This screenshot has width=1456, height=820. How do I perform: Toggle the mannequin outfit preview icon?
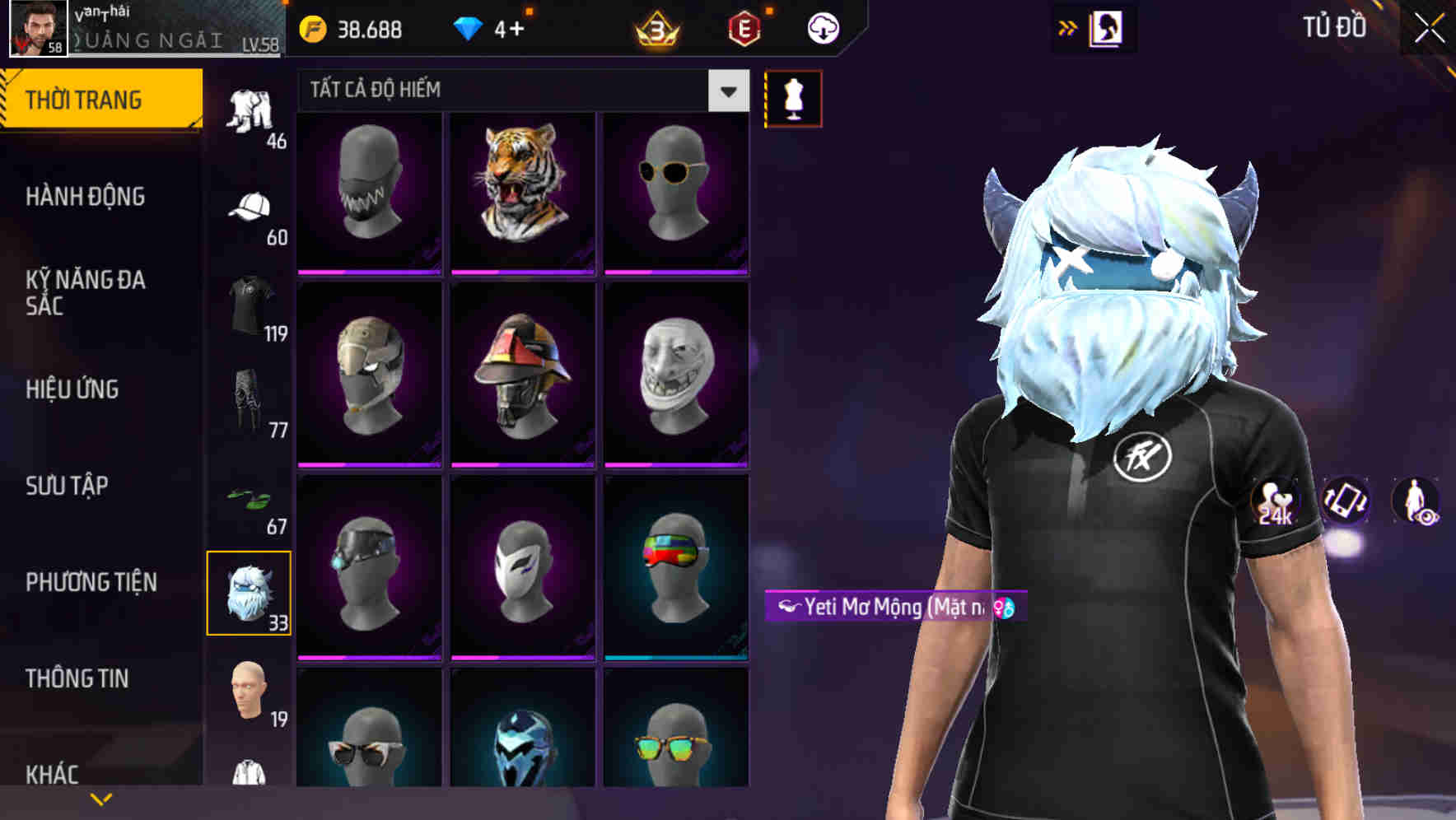pos(793,97)
